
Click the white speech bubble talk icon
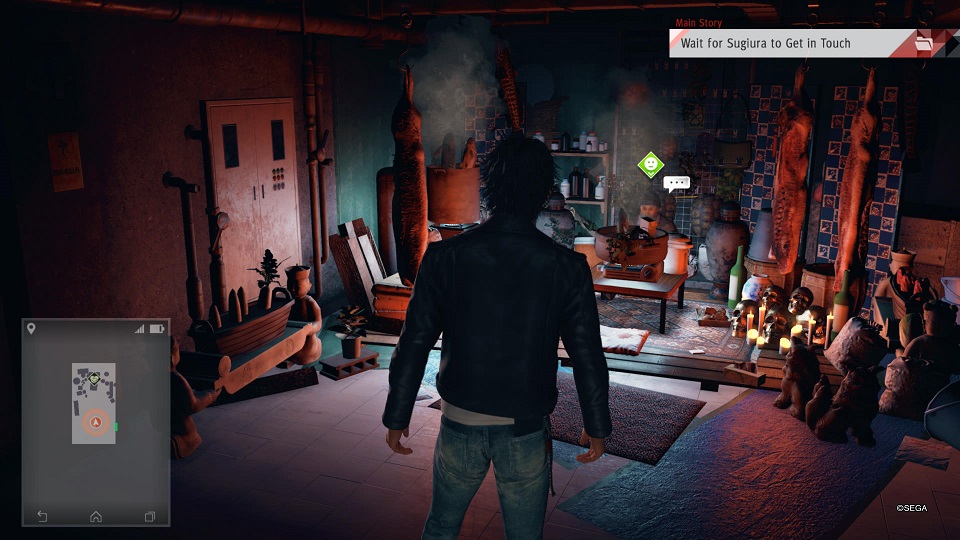(x=677, y=184)
